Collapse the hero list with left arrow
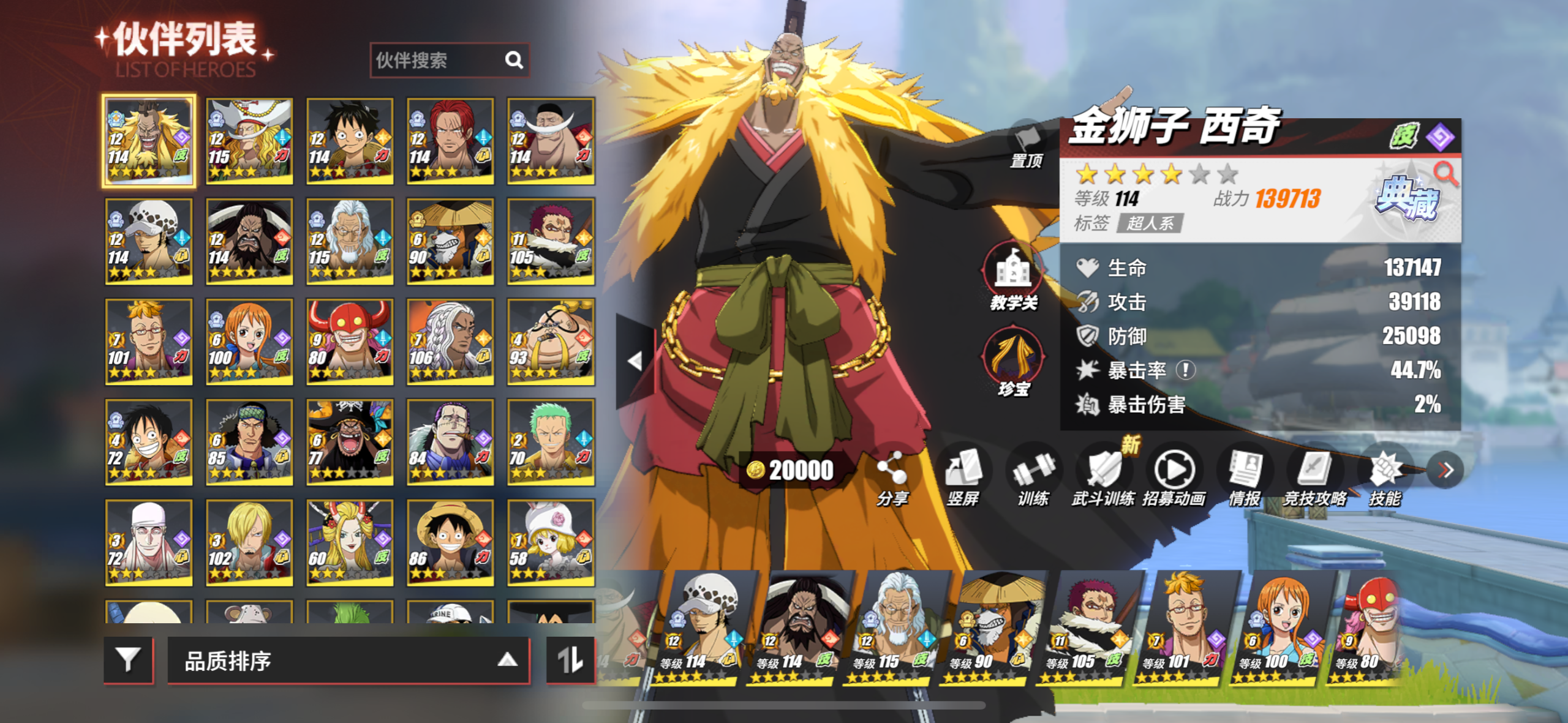The height and width of the screenshot is (723, 1568). pyautogui.click(x=635, y=361)
